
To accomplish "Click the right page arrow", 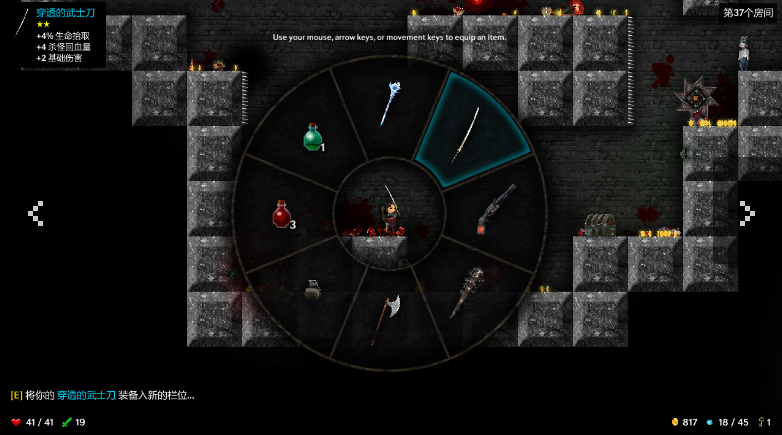I will coord(746,212).
